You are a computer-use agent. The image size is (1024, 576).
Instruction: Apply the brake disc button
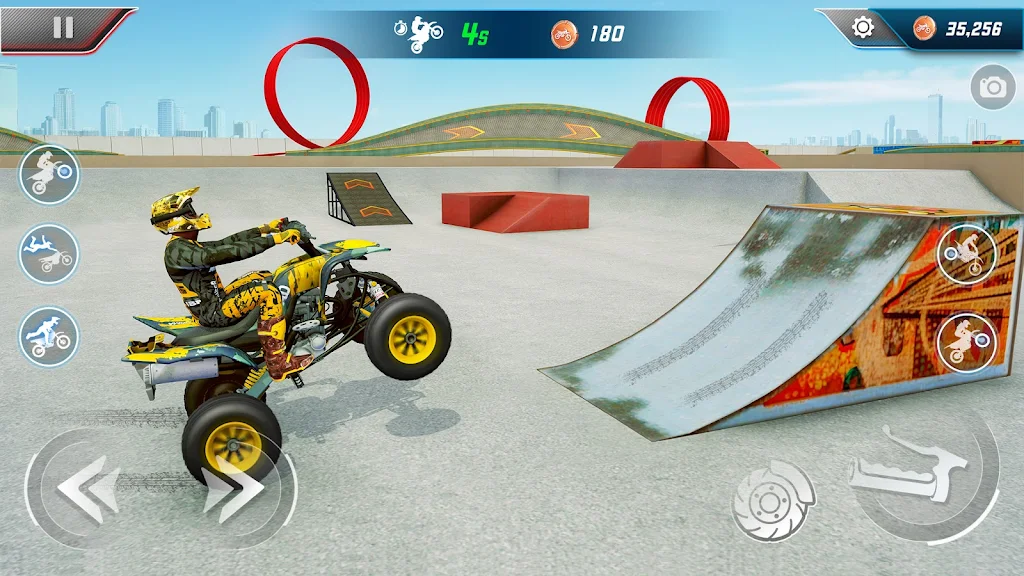coord(772,500)
